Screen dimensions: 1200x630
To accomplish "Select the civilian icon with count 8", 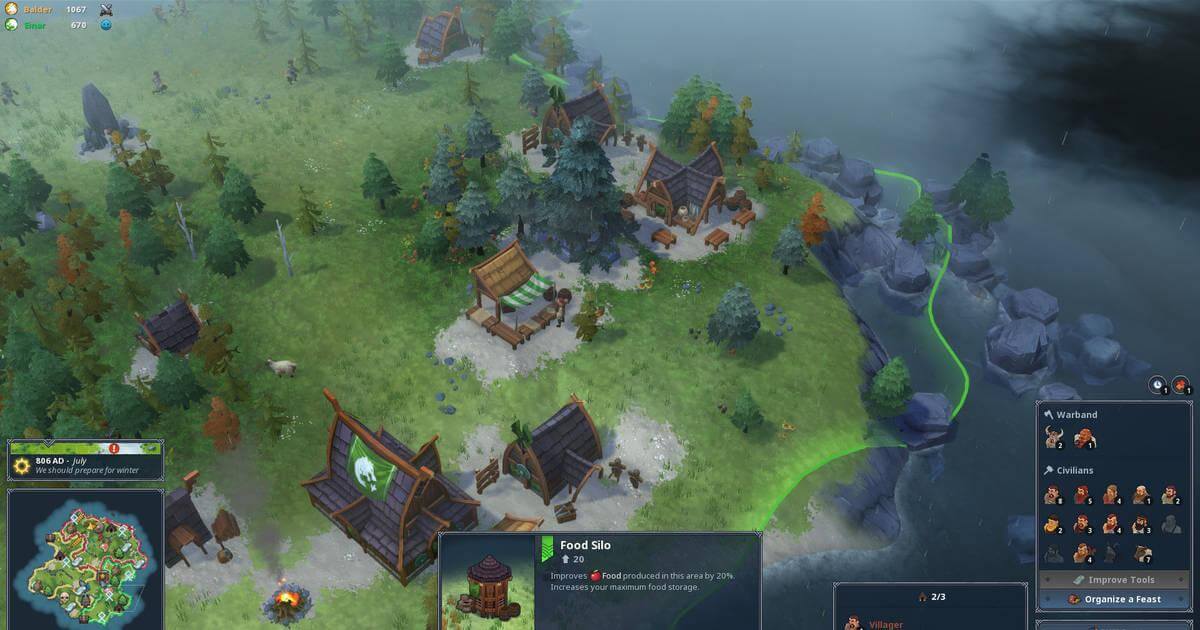I will tap(1053, 494).
